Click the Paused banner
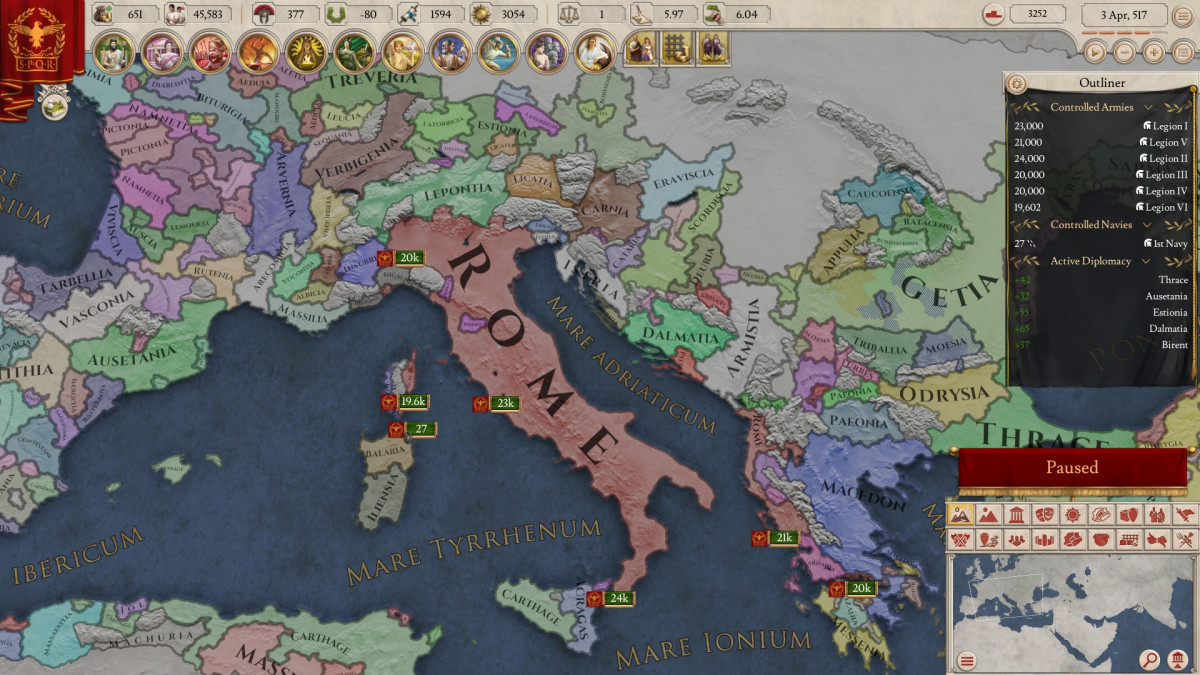This screenshot has width=1200, height=675. pos(1072,468)
